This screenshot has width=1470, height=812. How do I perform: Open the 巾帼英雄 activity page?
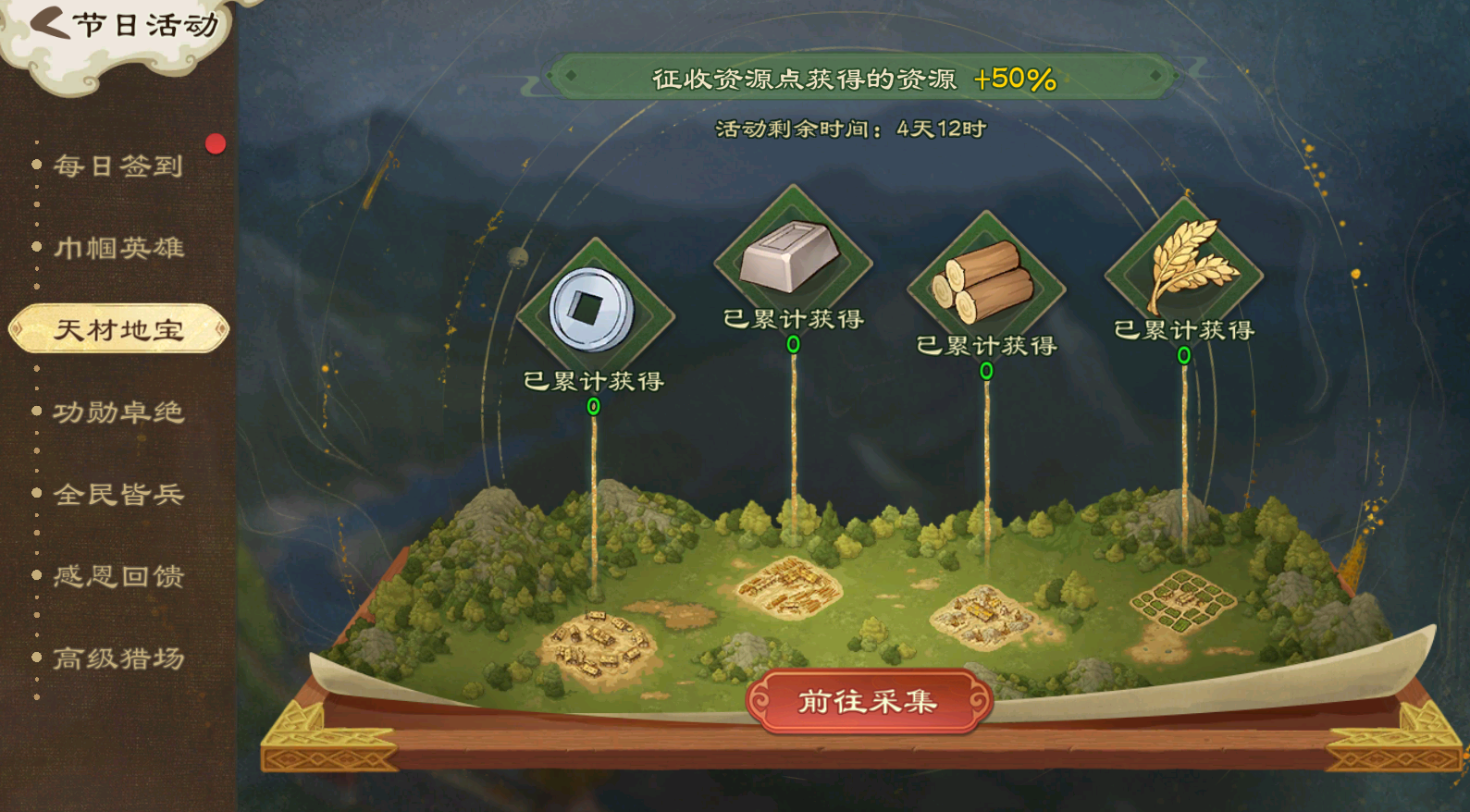118,248
